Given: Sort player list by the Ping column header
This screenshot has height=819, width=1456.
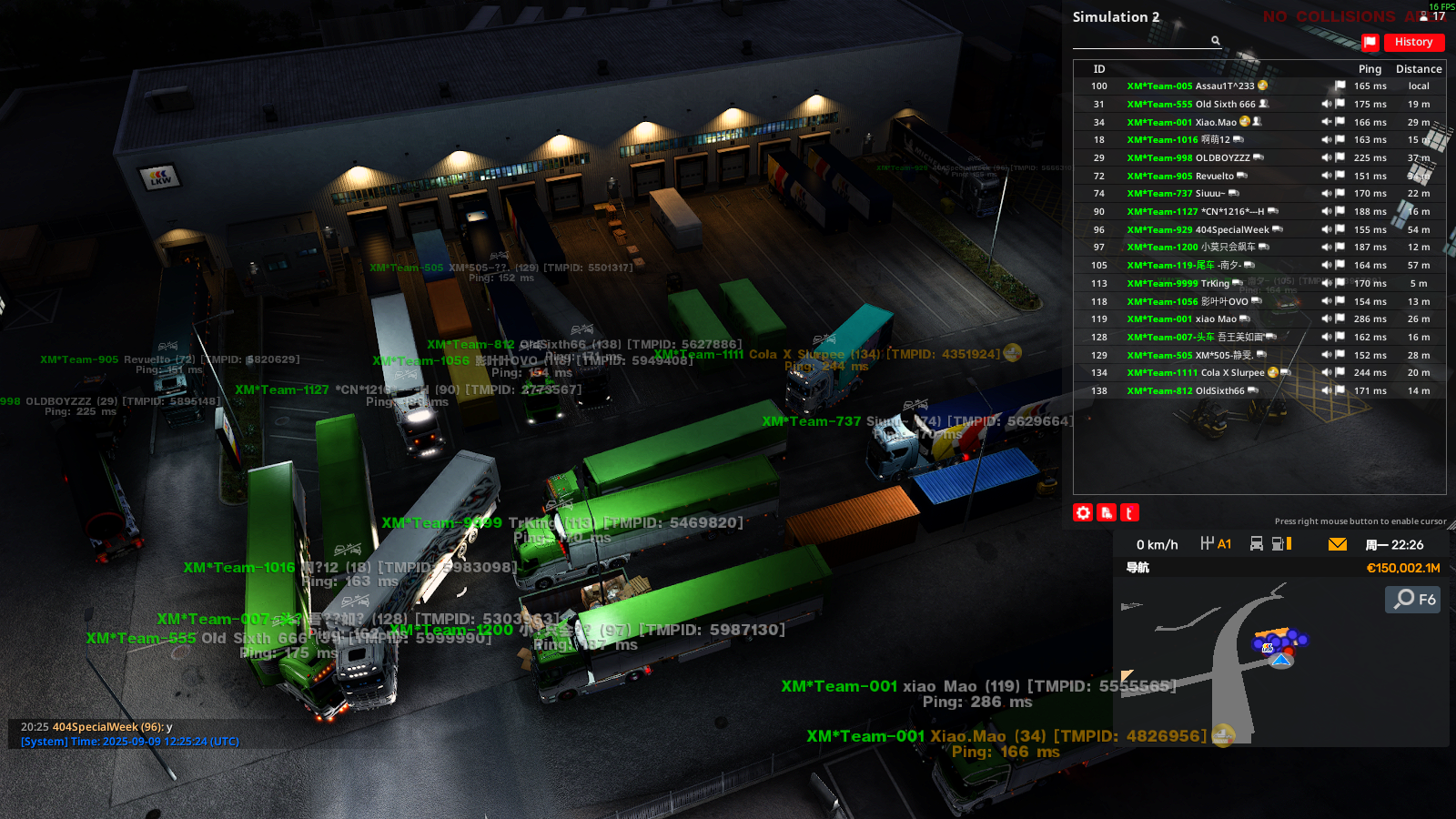Looking at the screenshot, I should pyautogui.click(x=1370, y=69).
